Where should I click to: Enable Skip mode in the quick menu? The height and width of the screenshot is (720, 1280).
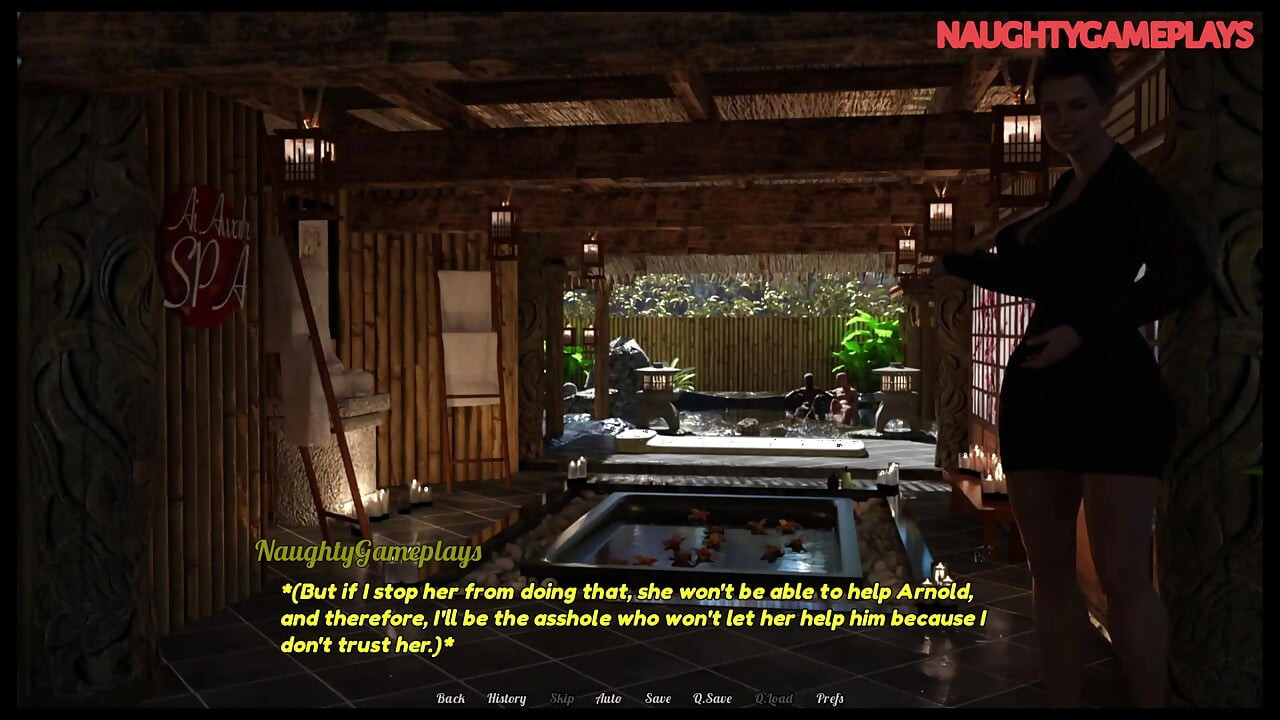coord(560,699)
